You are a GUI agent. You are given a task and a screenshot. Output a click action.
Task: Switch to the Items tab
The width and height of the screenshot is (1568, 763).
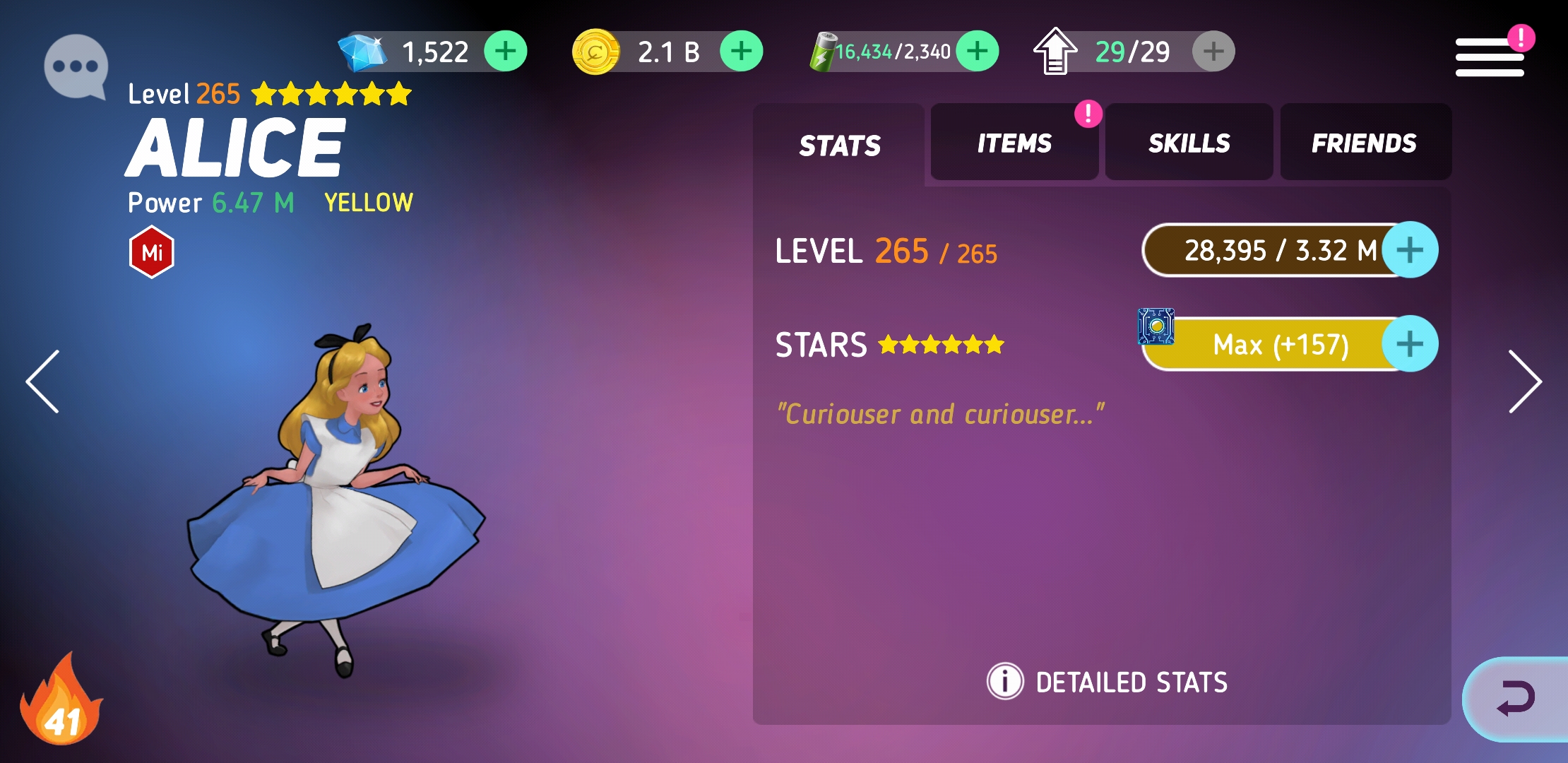(1014, 143)
